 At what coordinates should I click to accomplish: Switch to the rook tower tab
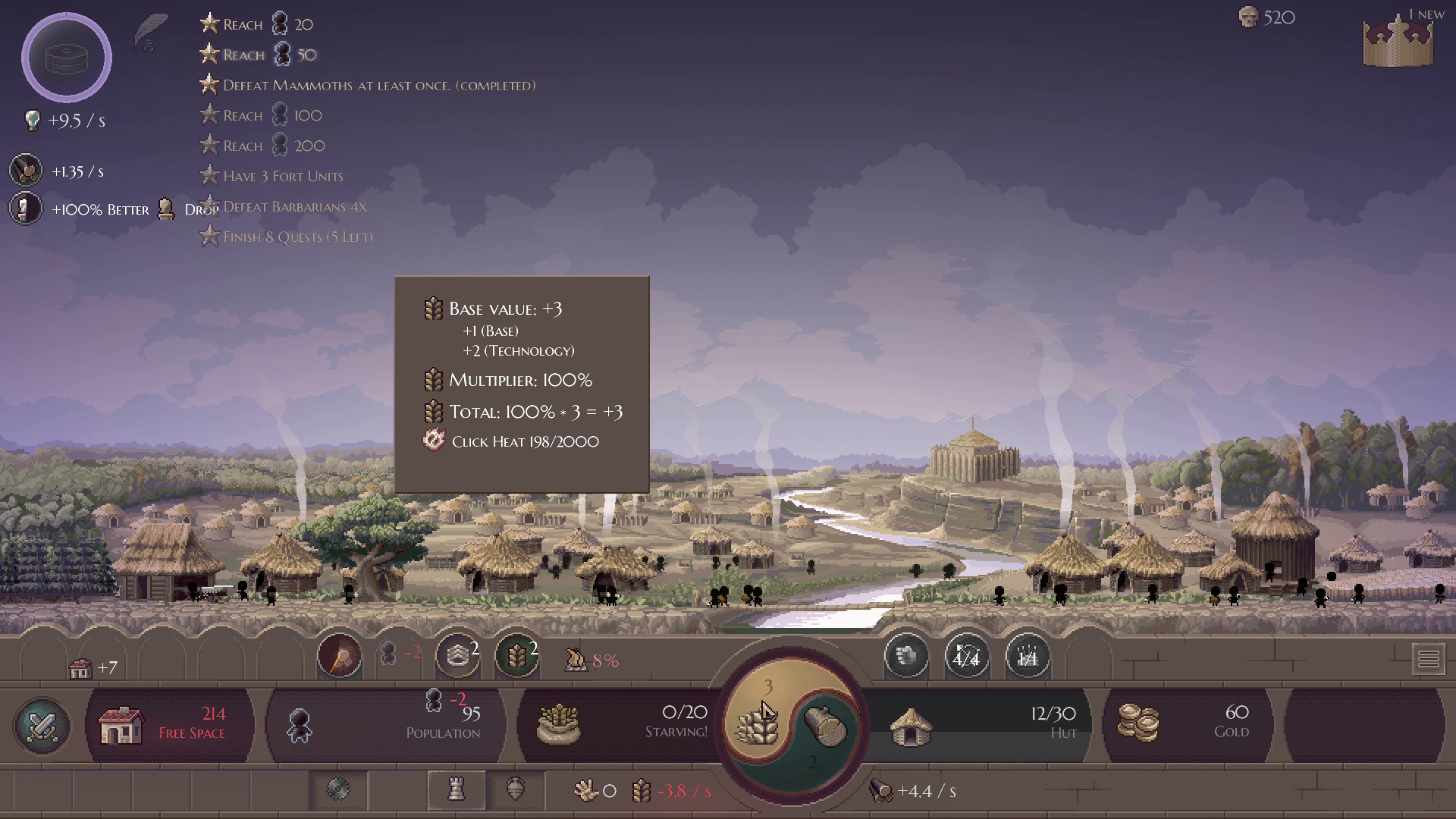pyautogui.click(x=456, y=790)
